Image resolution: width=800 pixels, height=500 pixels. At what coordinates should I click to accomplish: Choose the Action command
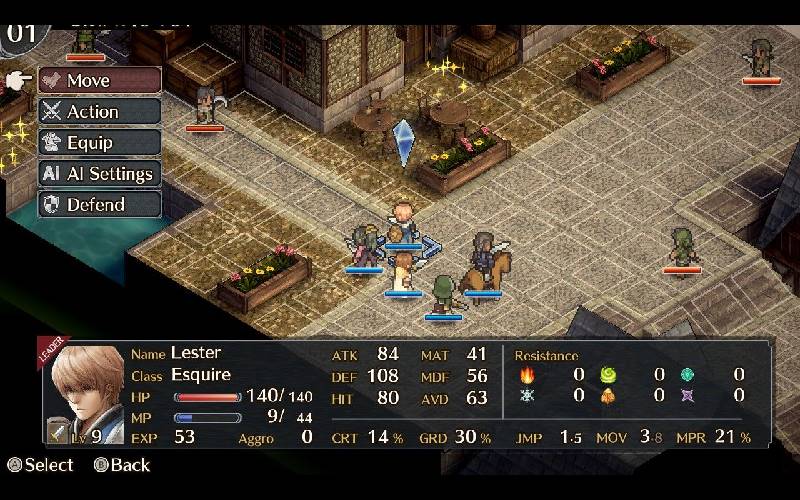[x=99, y=112]
